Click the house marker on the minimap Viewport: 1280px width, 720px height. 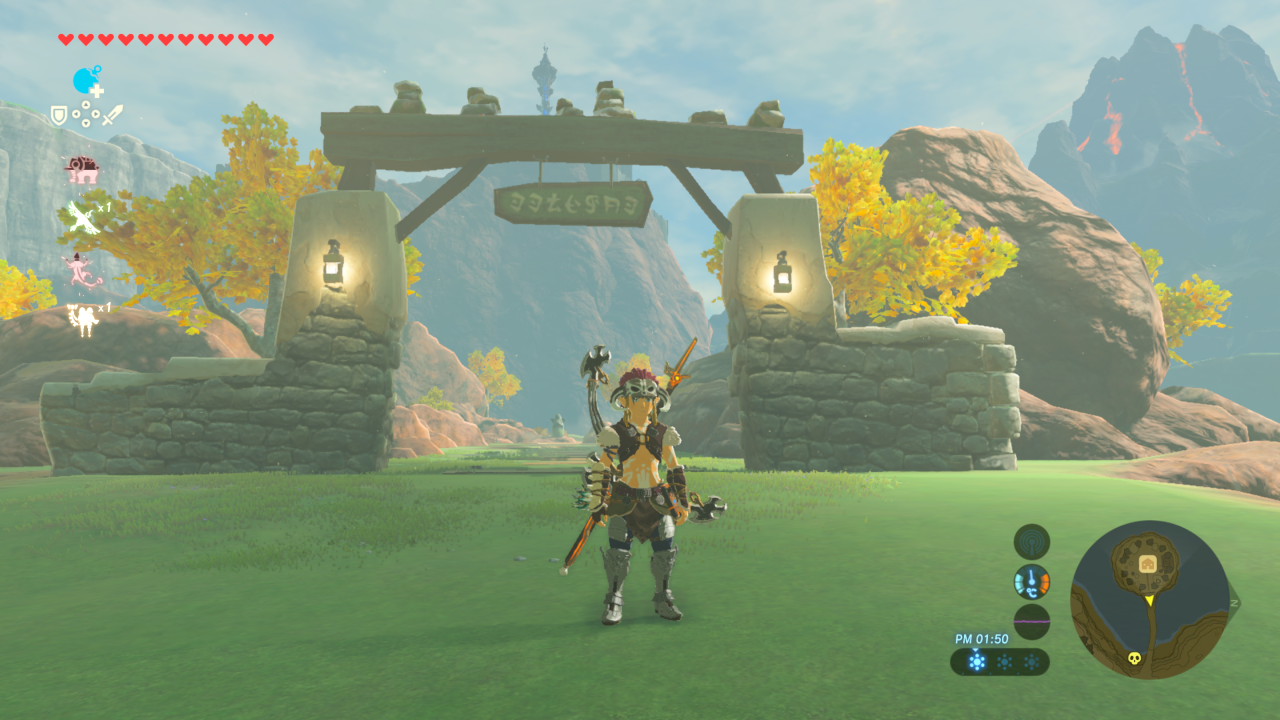pos(1147,565)
